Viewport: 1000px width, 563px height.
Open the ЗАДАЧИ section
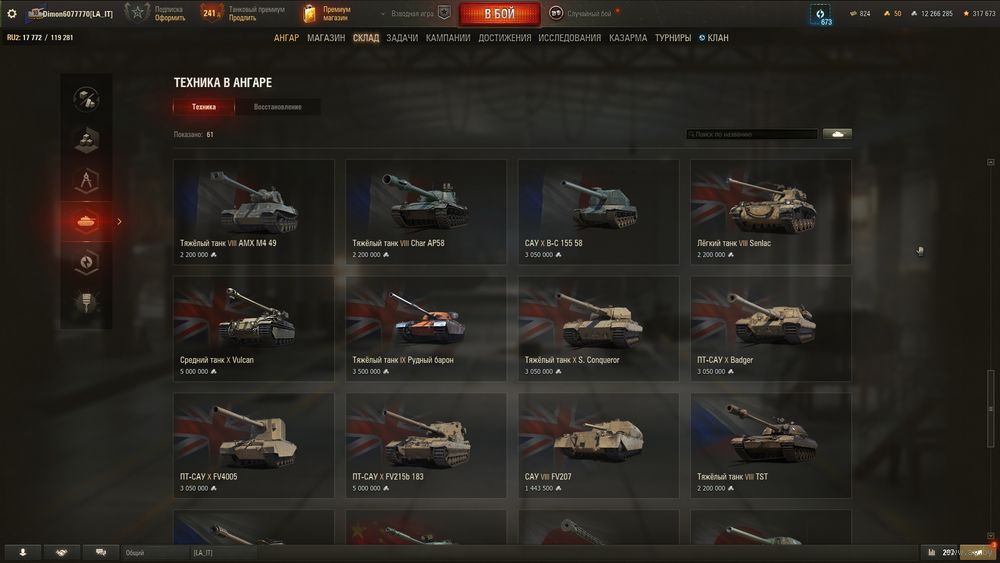[402, 38]
